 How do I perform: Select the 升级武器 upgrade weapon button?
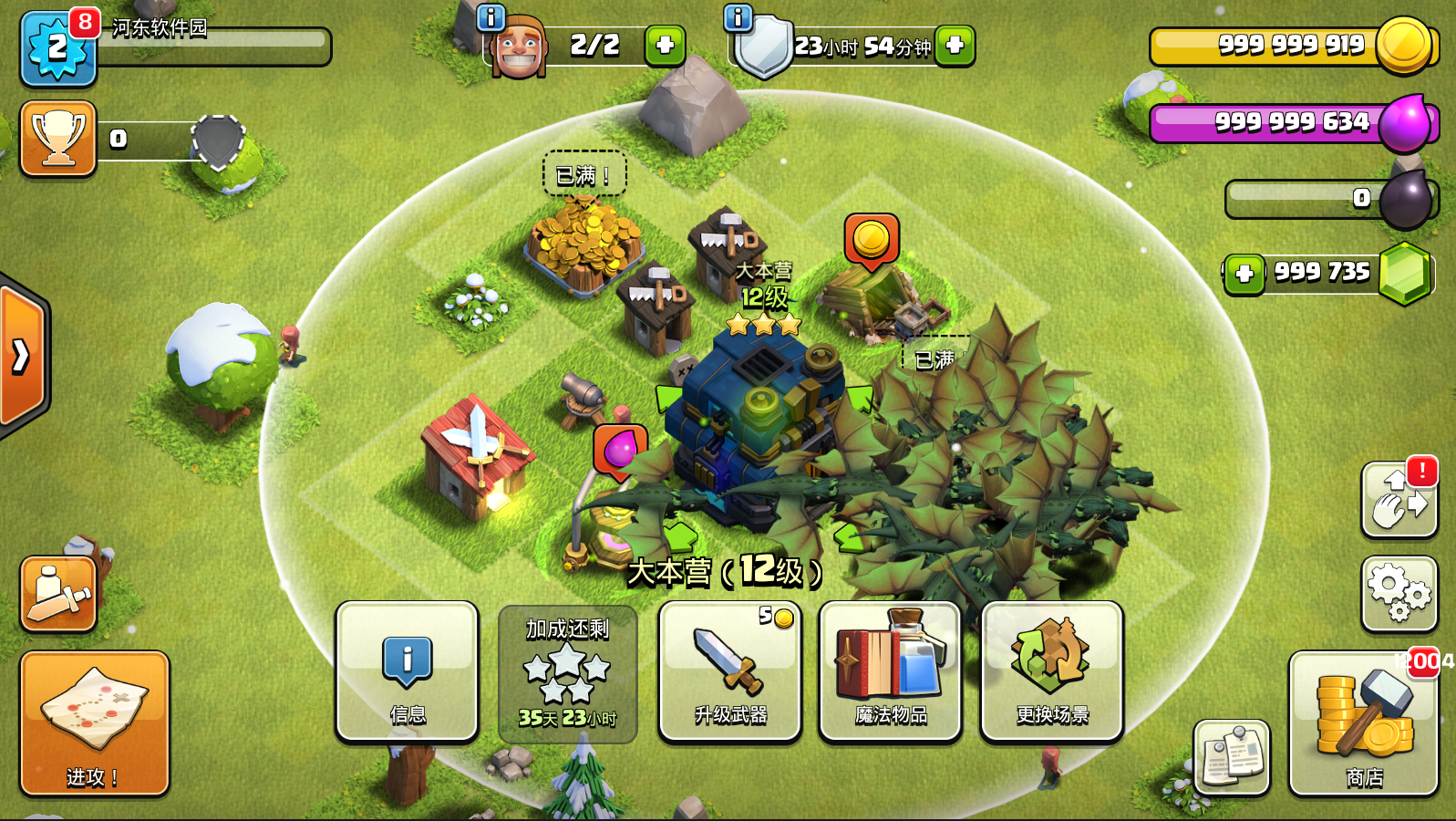pyautogui.click(x=729, y=671)
